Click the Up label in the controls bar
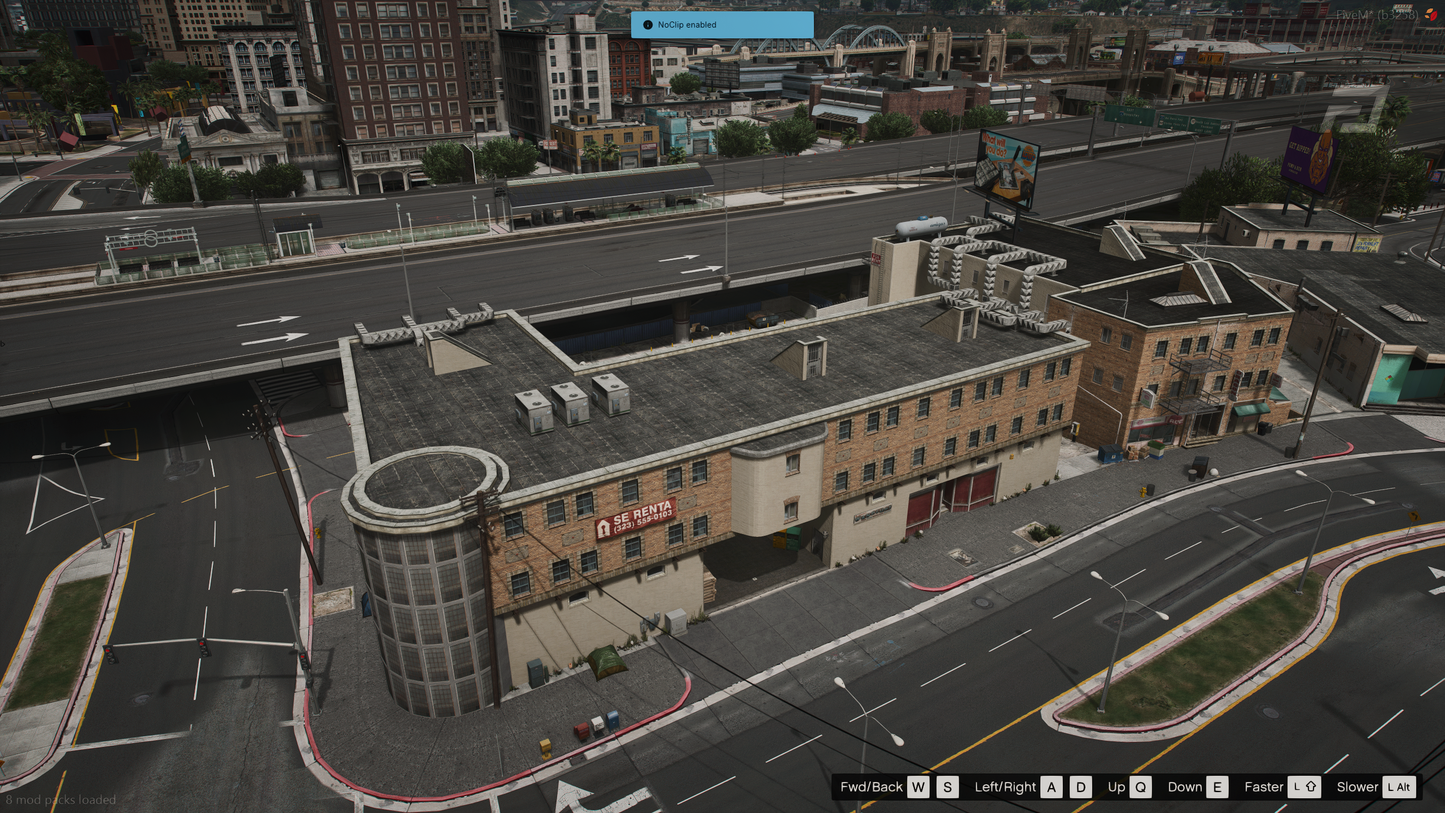1445x813 pixels. coord(1116,787)
